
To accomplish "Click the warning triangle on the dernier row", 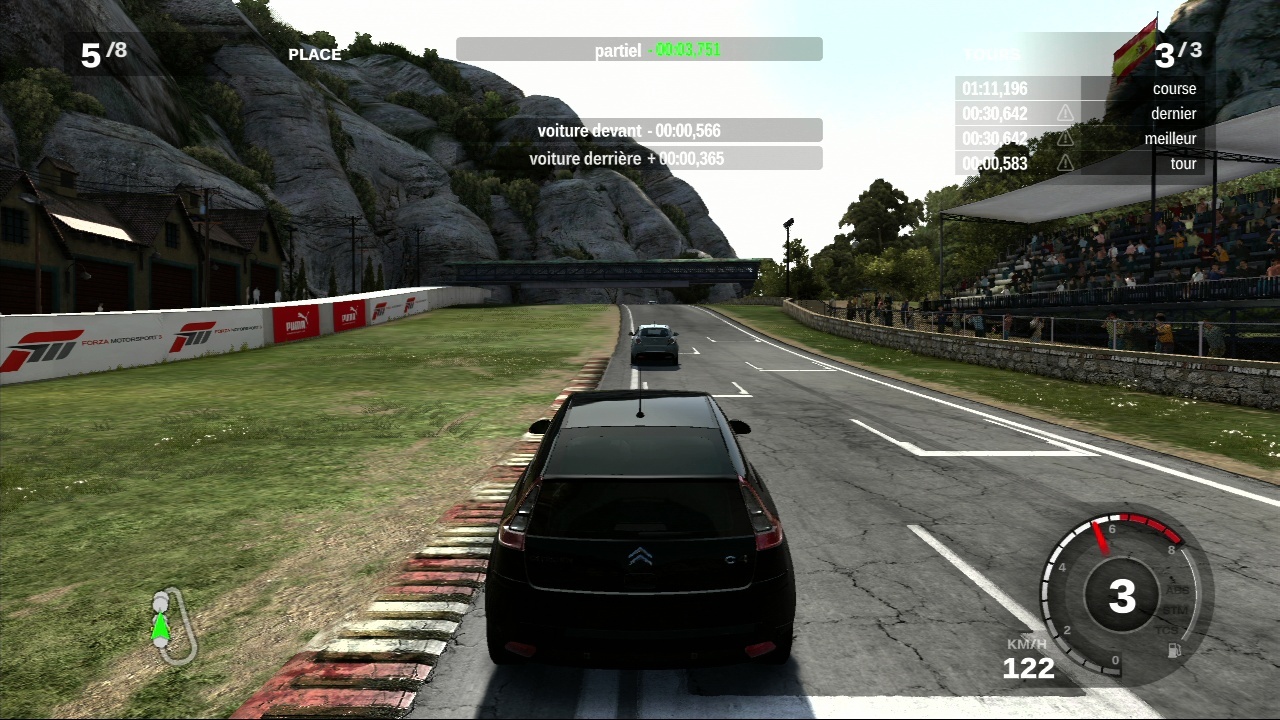I will point(1065,113).
